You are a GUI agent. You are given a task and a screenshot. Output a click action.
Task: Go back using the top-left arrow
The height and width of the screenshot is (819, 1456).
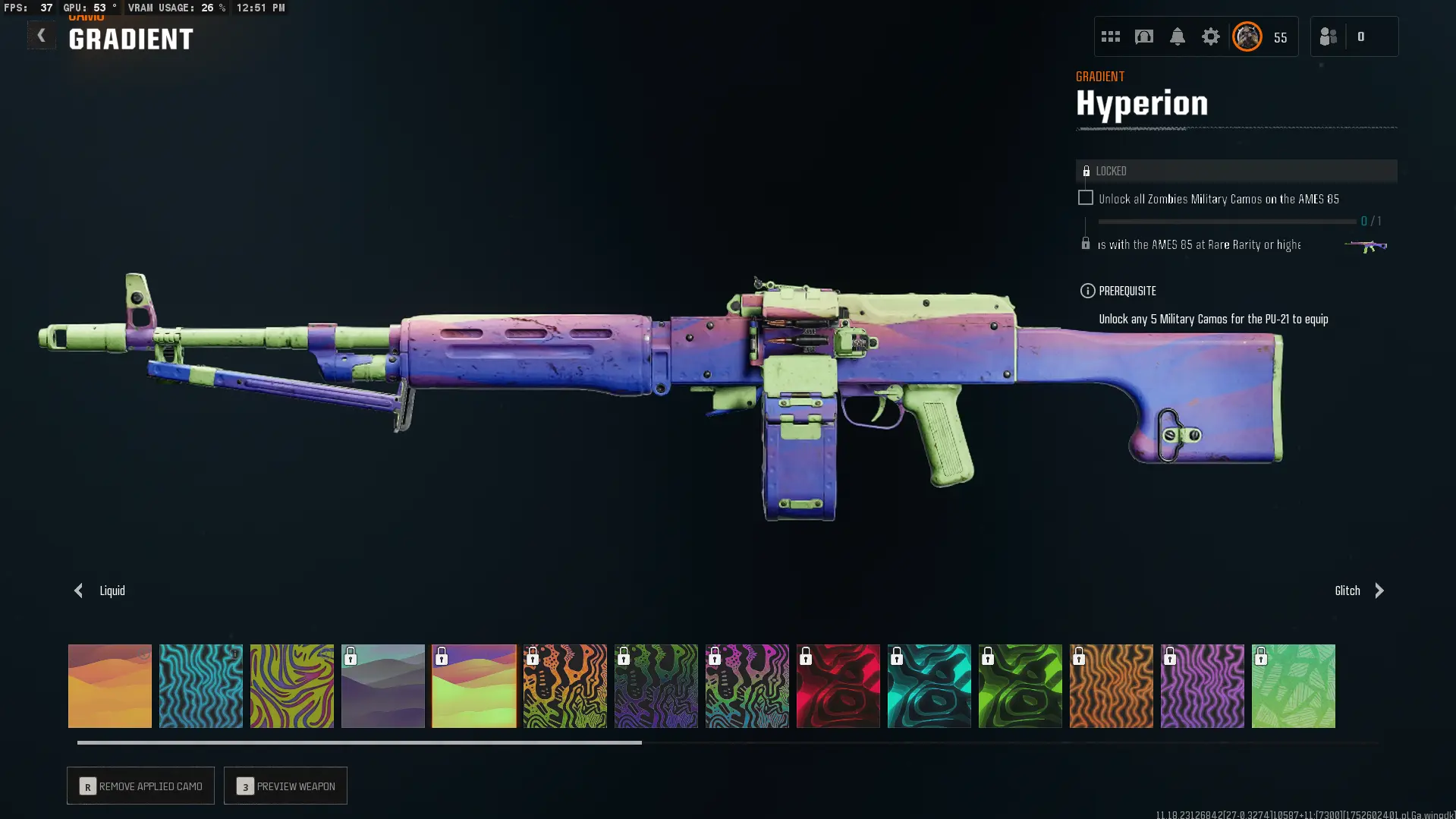pos(41,35)
